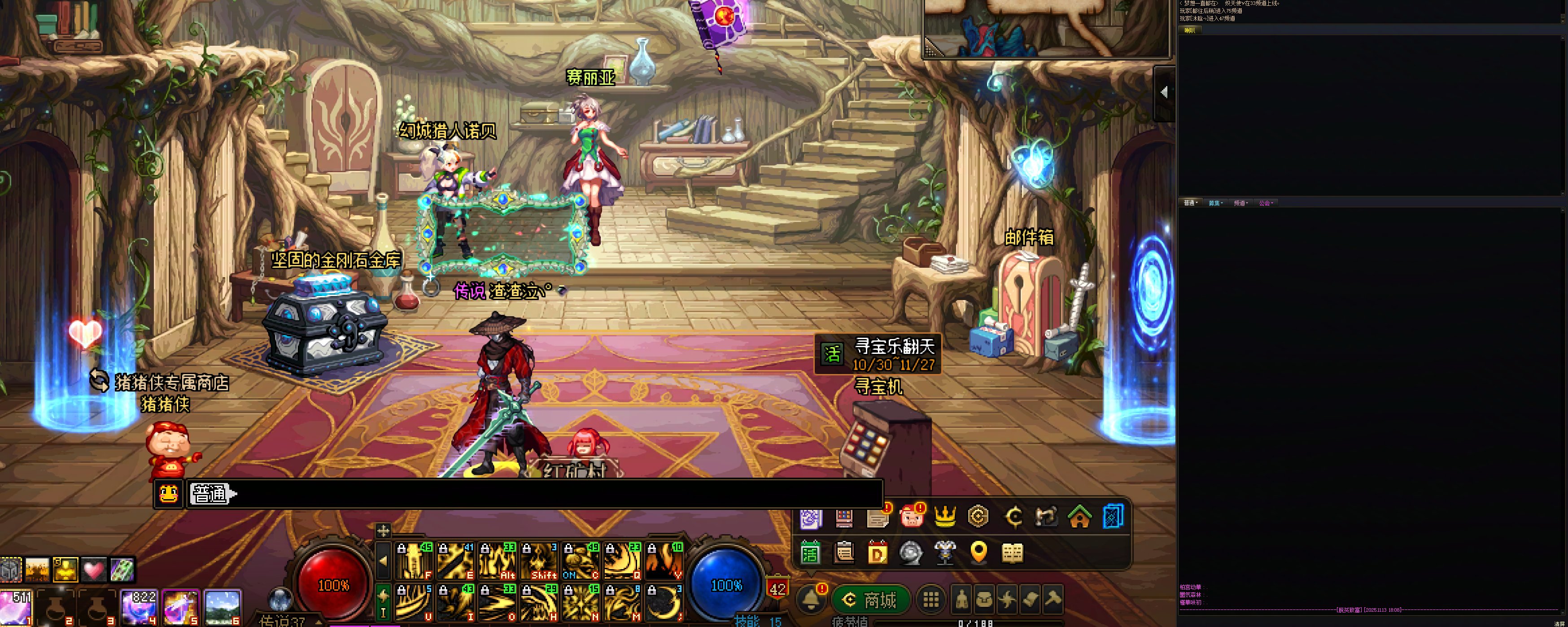Toggle the nine-dot grid menu button
The height and width of the screenshot is (627, 1568).
click(930, 600)
